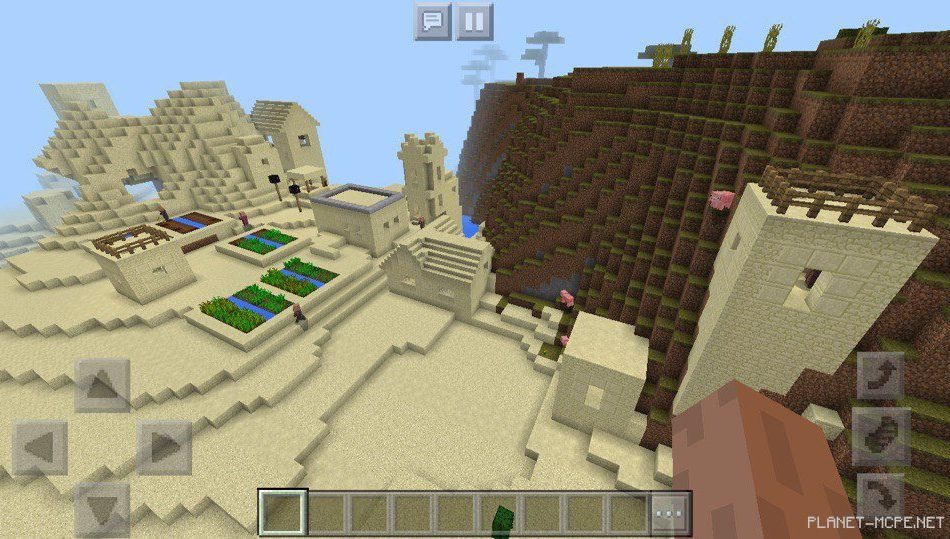Open inventory with the three-dots button
950x539 pixels.
pyautogui.click(x=670, y=514)
